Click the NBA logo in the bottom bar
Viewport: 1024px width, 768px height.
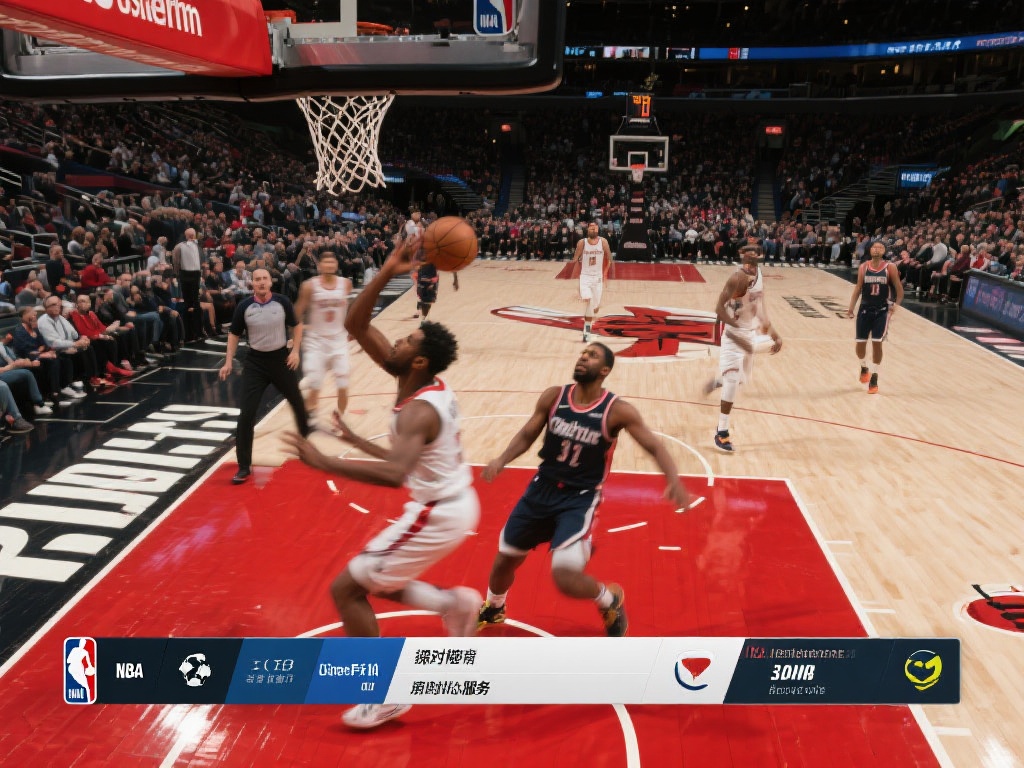pyautogui.click(x=81, y=671)
